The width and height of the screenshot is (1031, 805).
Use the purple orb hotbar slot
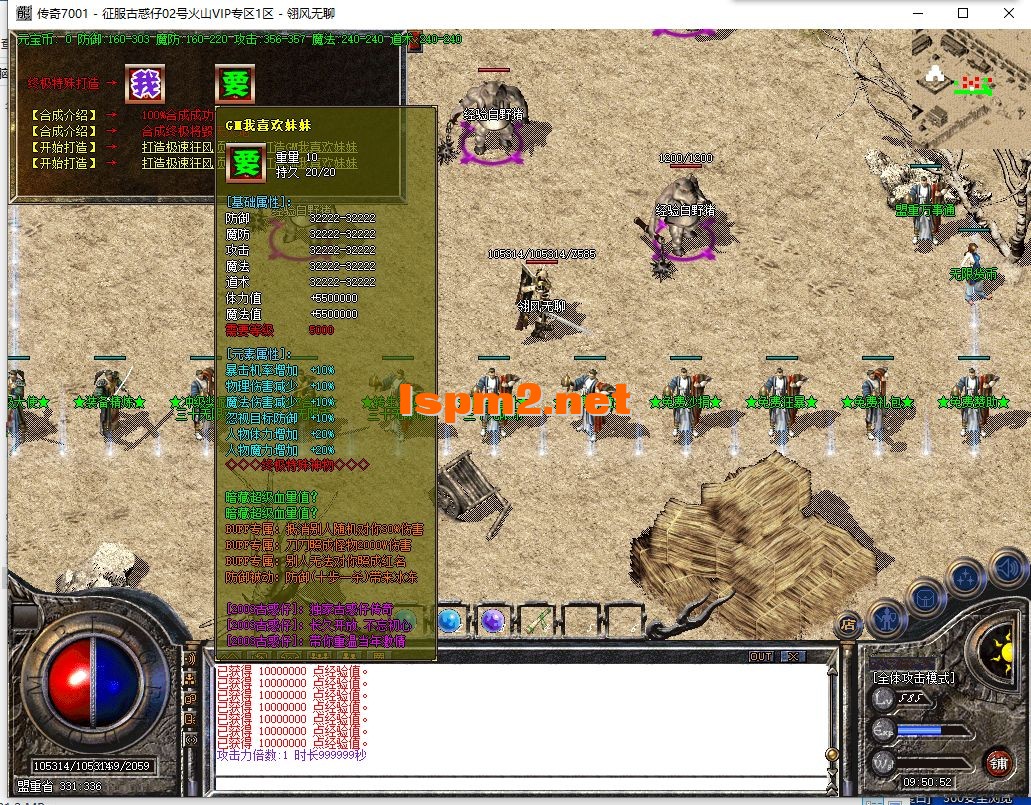(x=492, y=621)
